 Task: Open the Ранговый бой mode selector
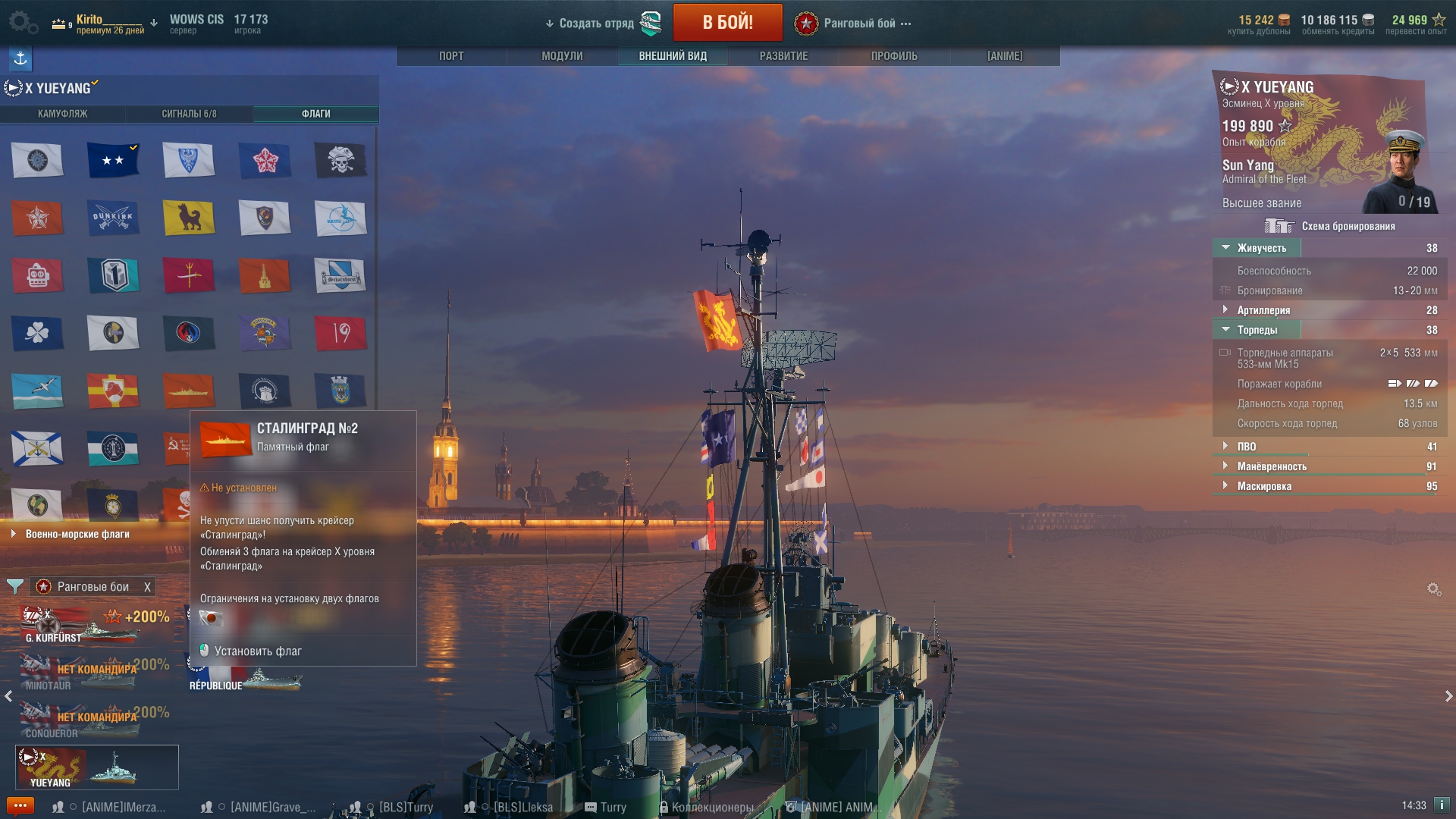(x=859, y=24)
